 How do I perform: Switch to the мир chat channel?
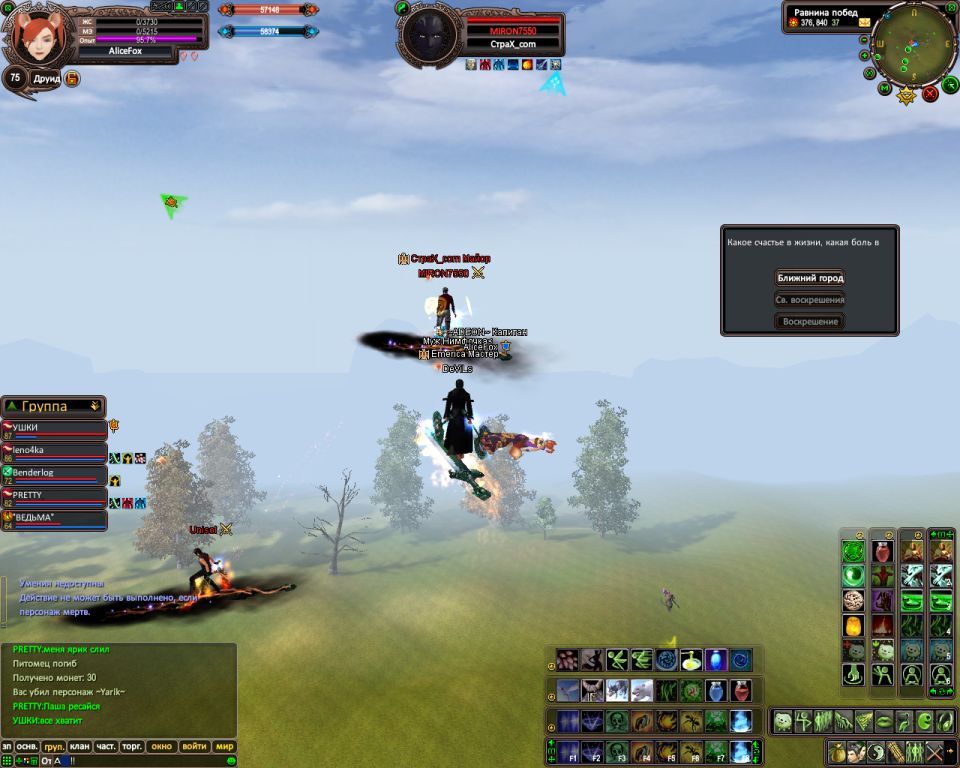[225, 747]
